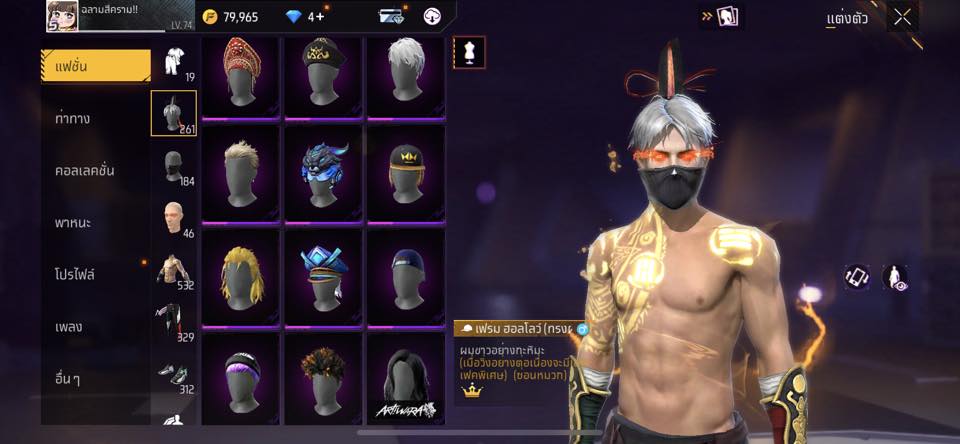Close the vault with the X button

click(903, 17)
